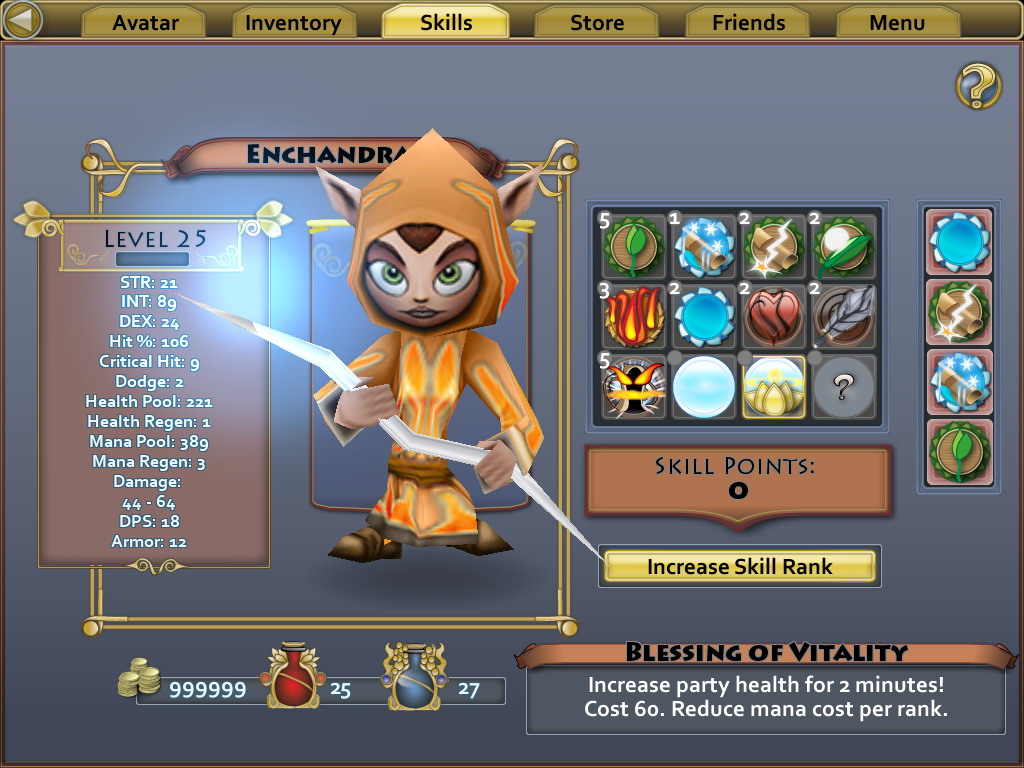The image size is (1024, 768).
Task: Open the Menu tab
Action: (897, 22)
